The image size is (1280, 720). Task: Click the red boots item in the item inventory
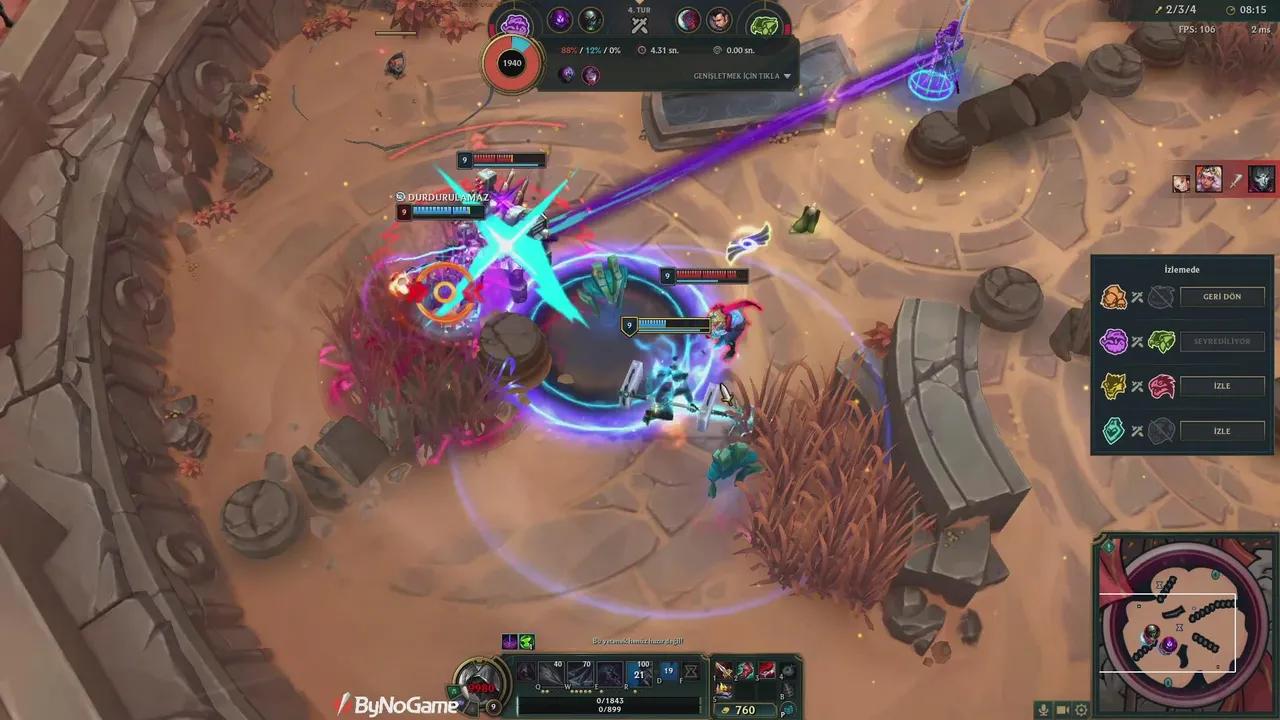pos(766,670)
